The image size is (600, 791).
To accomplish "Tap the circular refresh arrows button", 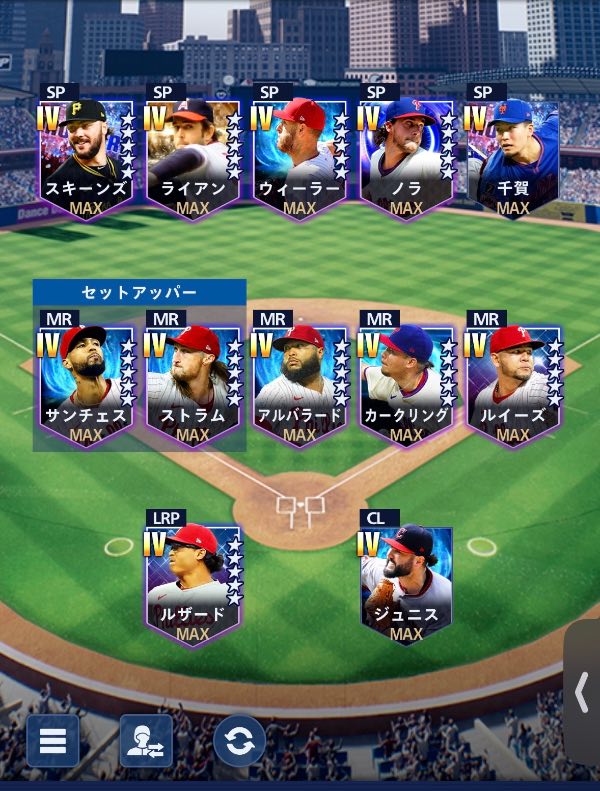I will point(240,741).
